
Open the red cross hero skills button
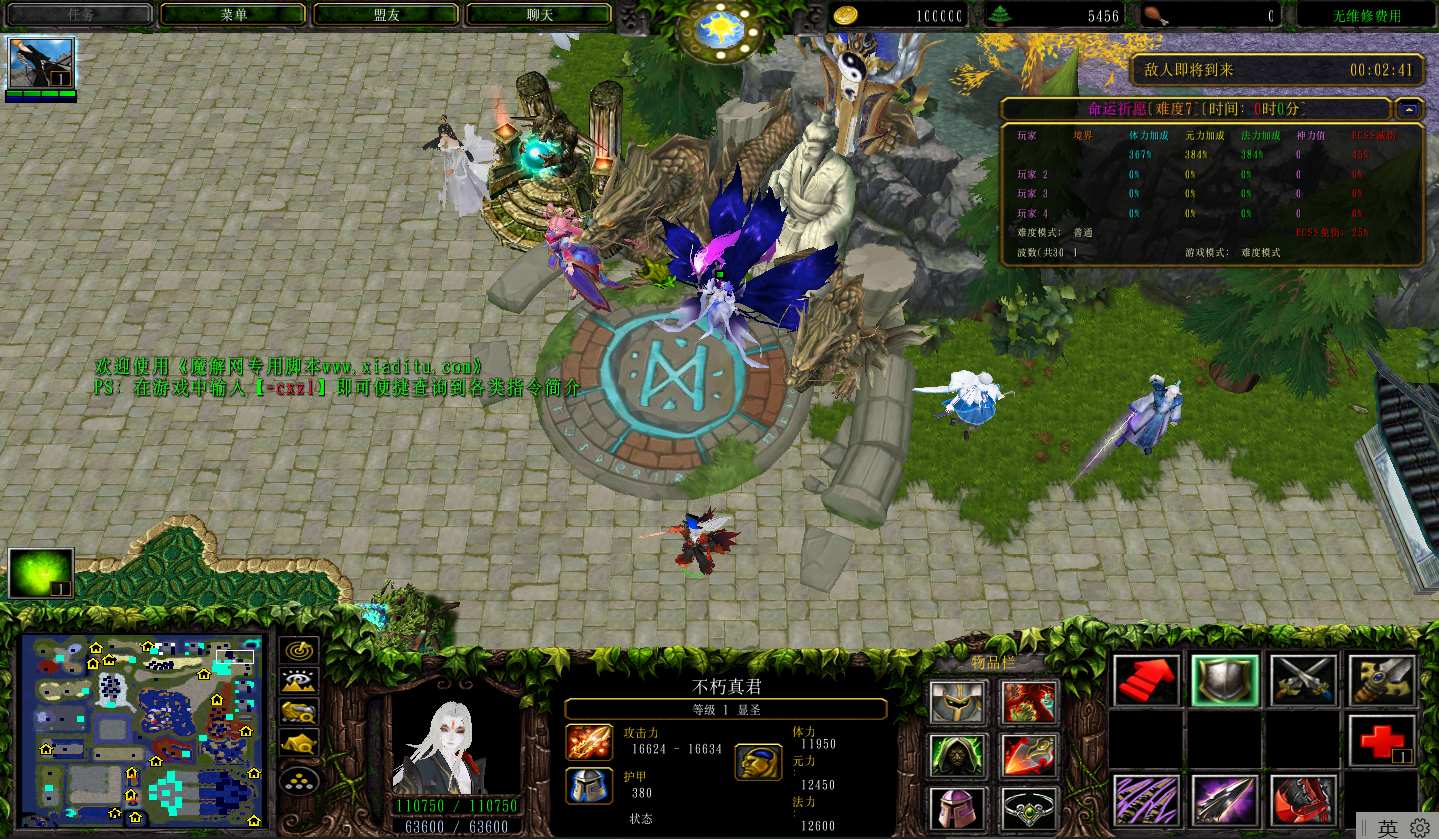pos(1381,741)
